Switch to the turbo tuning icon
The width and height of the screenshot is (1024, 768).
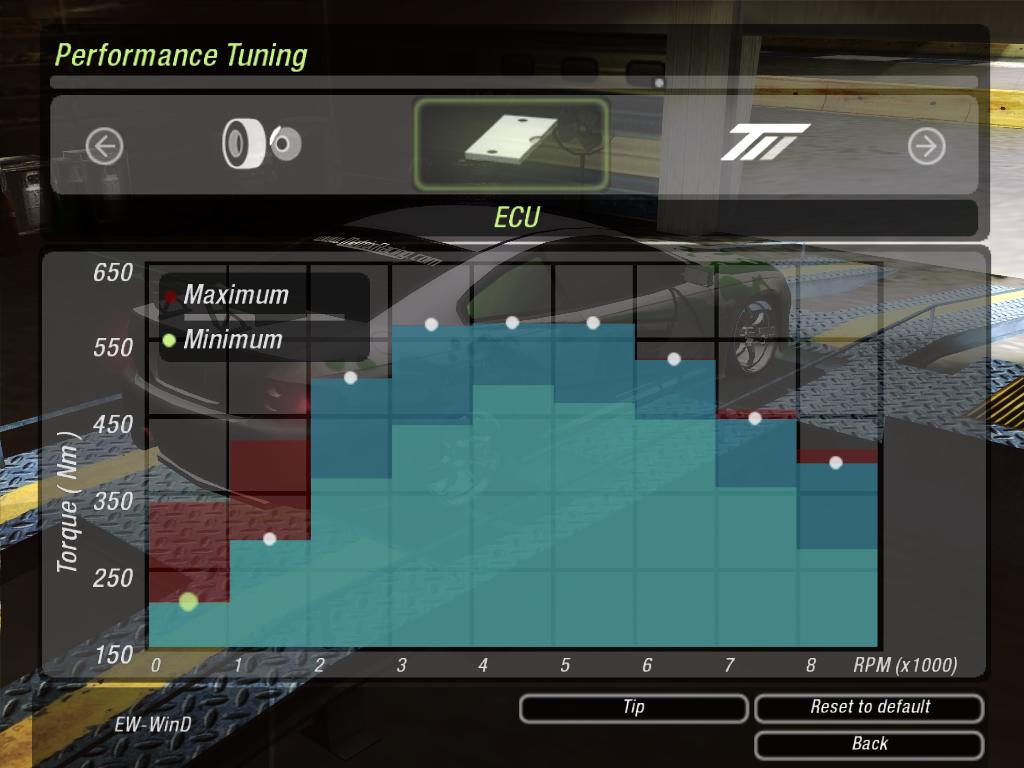coord(764,144)
